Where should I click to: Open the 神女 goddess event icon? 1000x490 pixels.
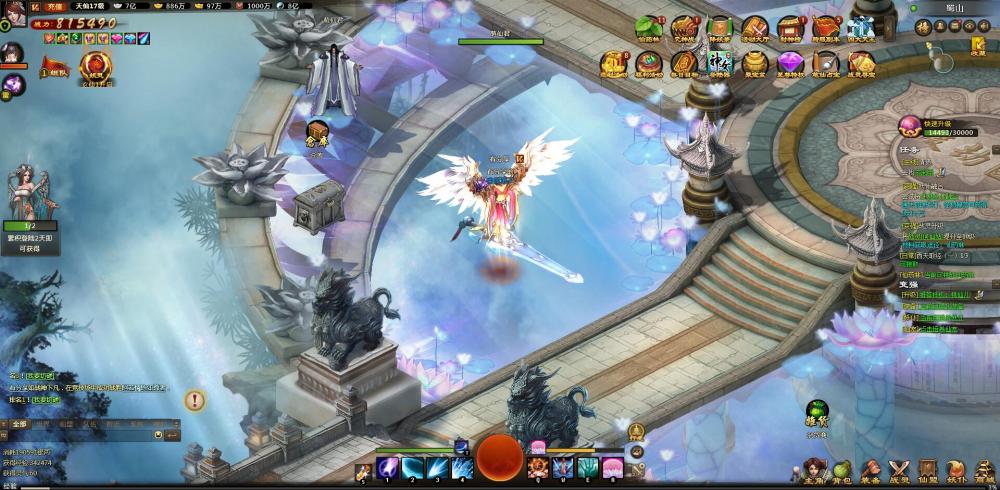[x=720, y=64]
